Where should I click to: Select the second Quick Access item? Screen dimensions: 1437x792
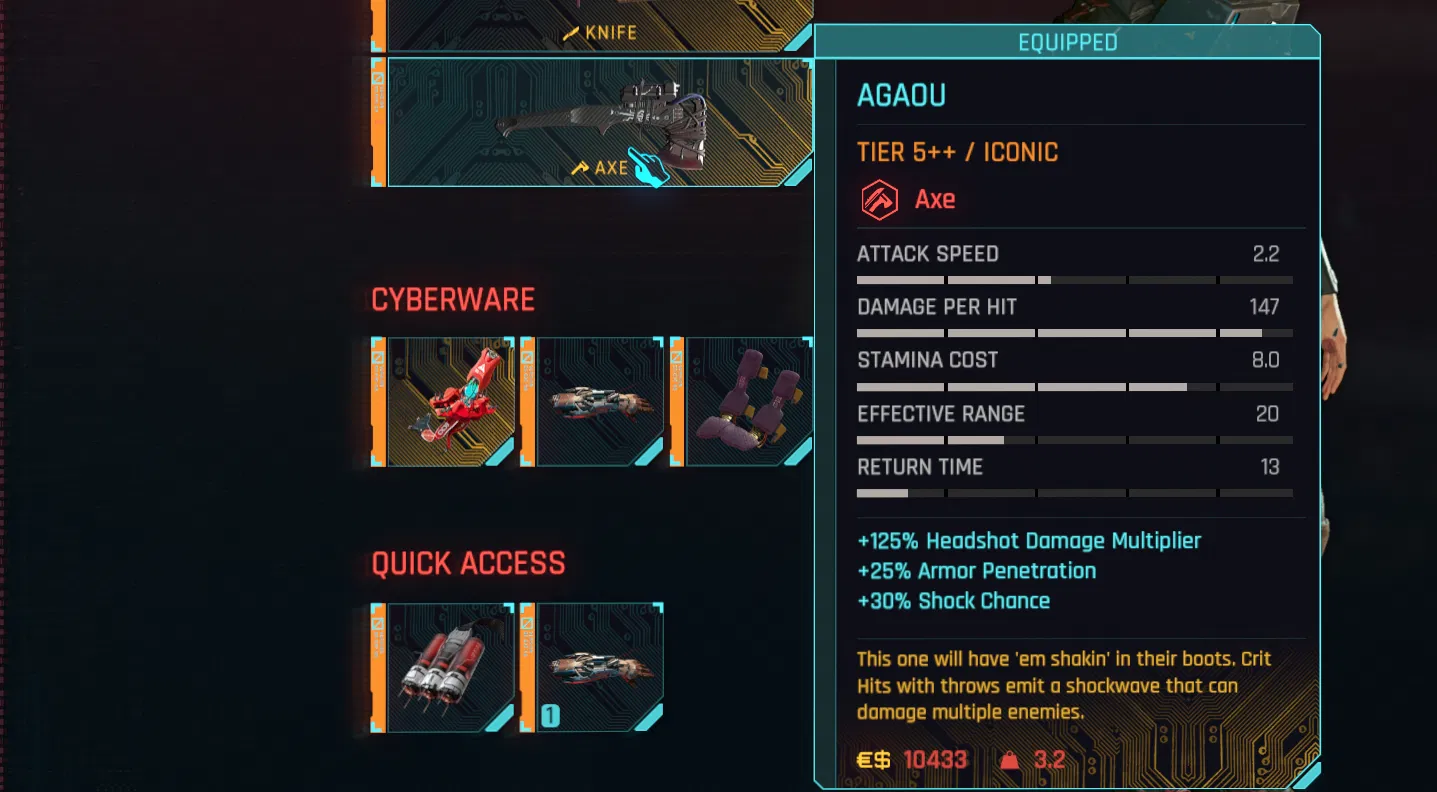point(598,670)
